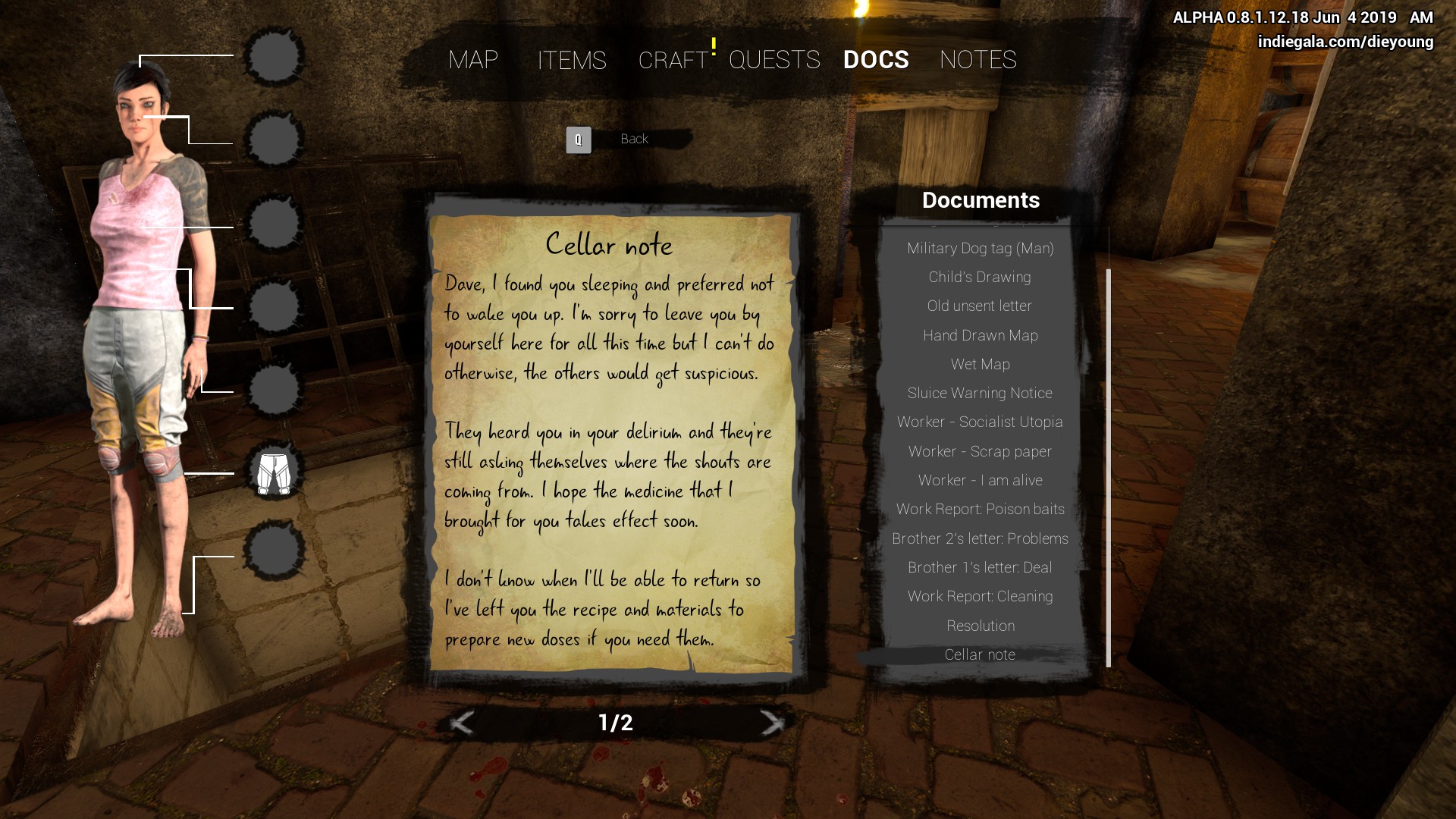Open Military Dog tag (Man) document
Viewport: 1456px width, 819px height.
pyautogui.click(x=980, y=249)
